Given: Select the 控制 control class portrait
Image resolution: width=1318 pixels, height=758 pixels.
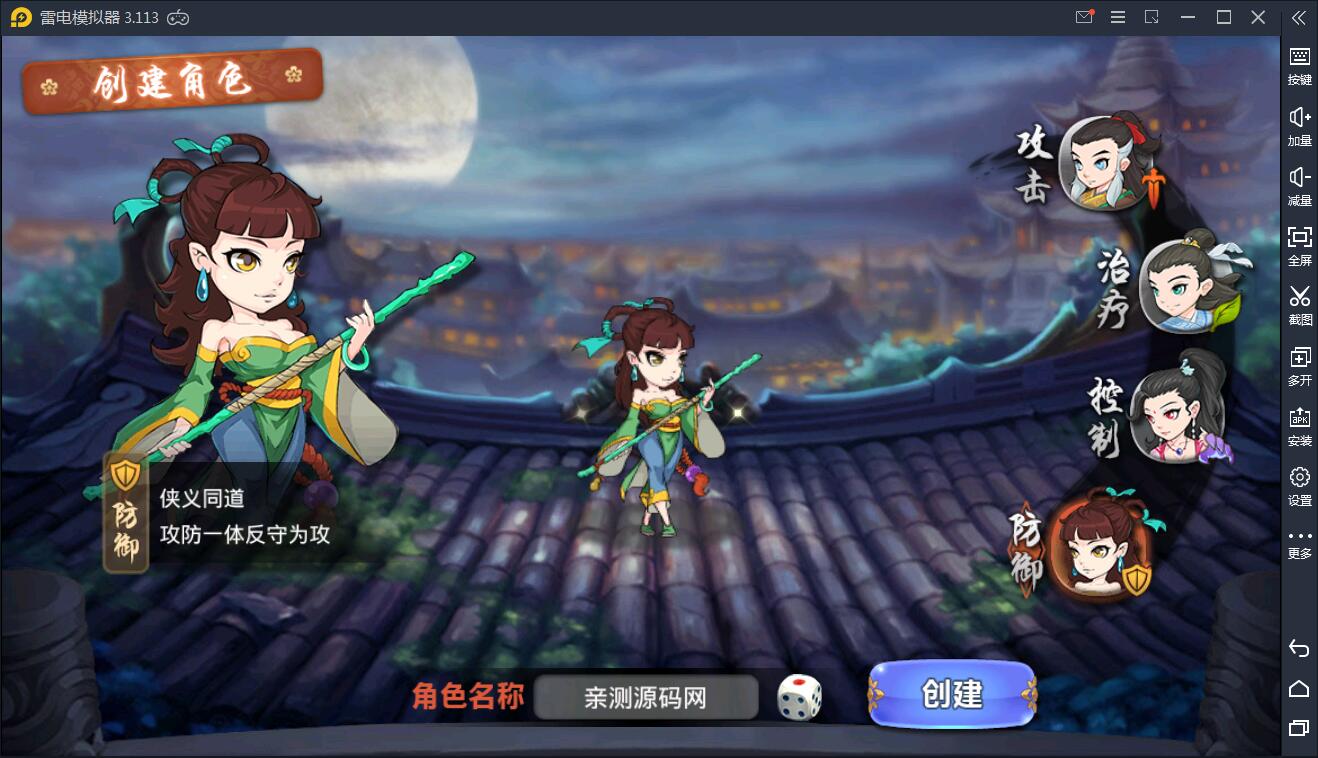Looking at the screenshot, I should point(1180,415).
